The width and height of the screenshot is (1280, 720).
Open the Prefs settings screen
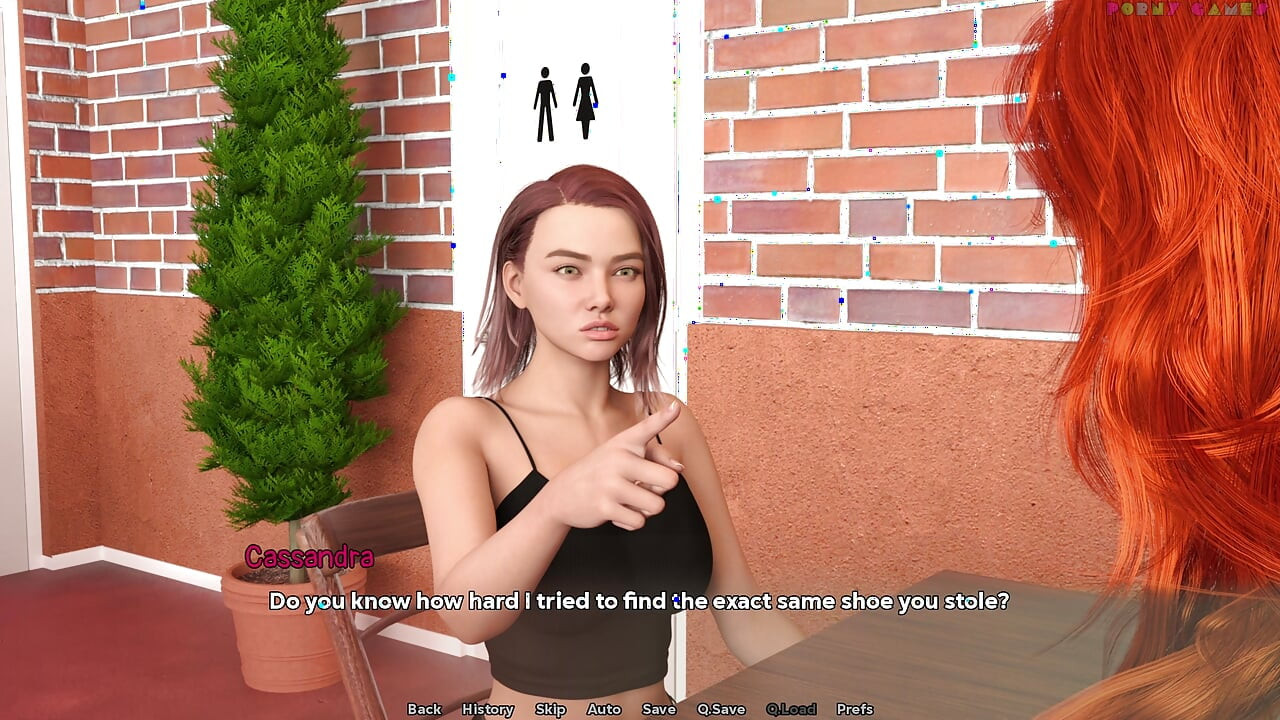coord(854,709)
